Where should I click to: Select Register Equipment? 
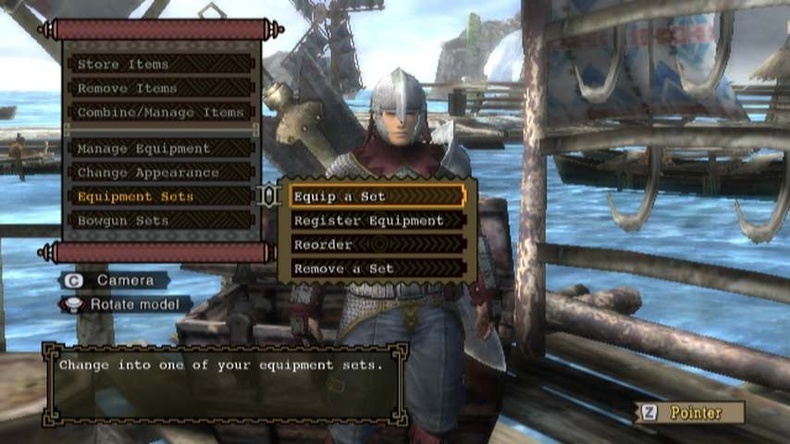coord(376,220)
